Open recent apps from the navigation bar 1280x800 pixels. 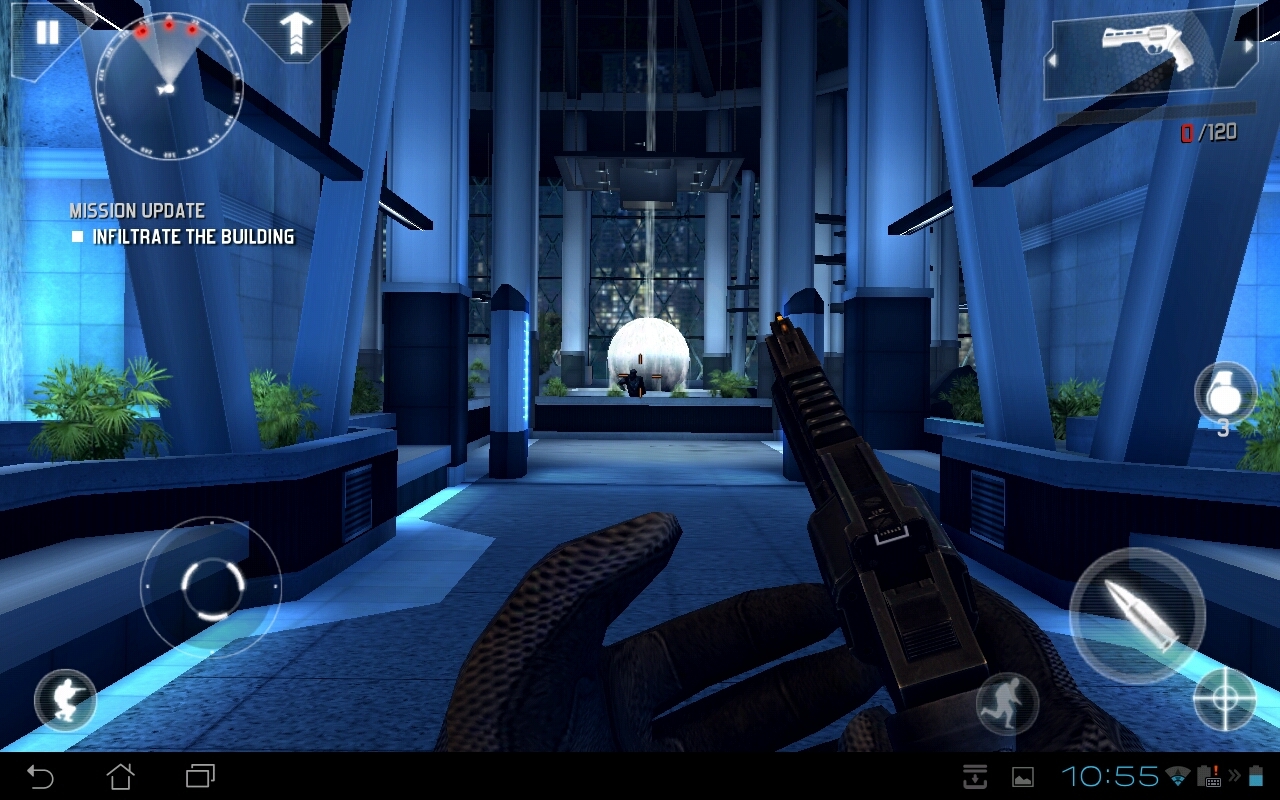pyautogui.click(x=198, y=776)
